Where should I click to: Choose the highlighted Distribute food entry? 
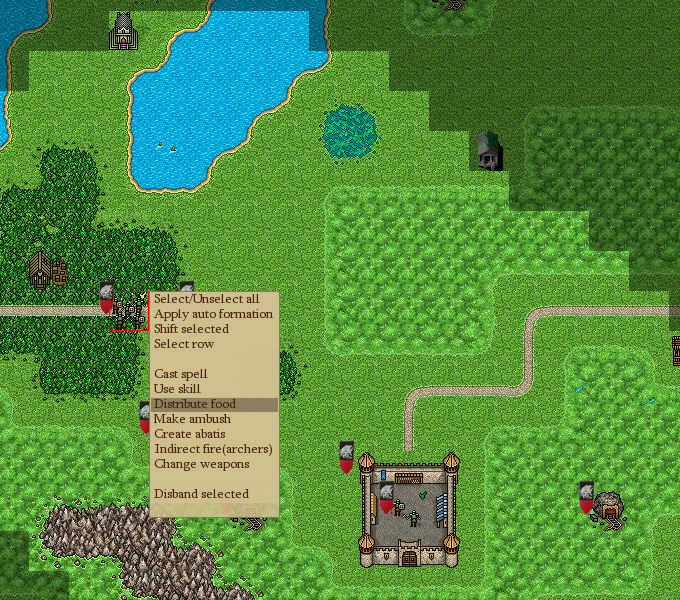[194, 404]
